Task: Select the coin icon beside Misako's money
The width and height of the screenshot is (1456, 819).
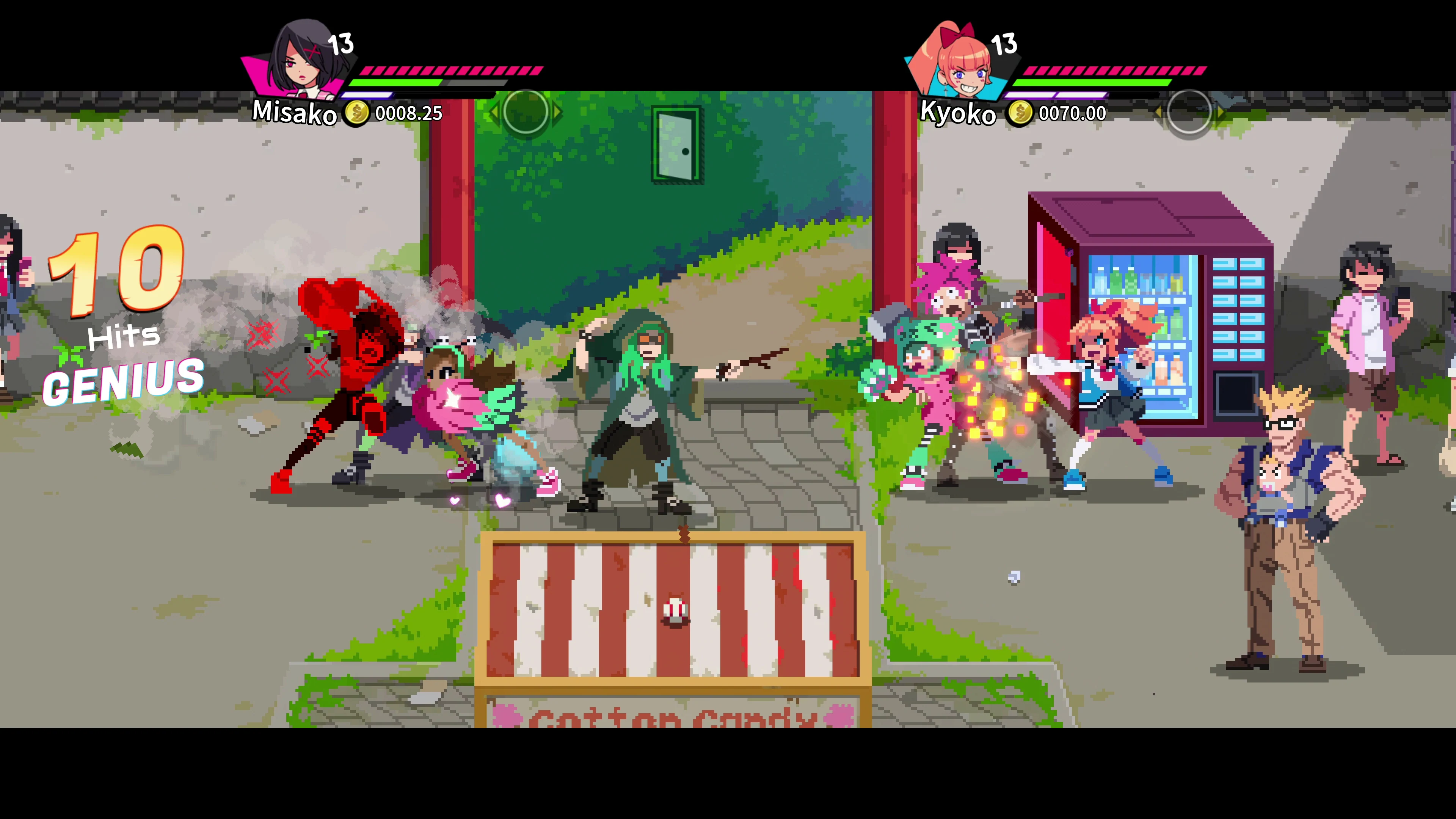Action: coord(357,113)
